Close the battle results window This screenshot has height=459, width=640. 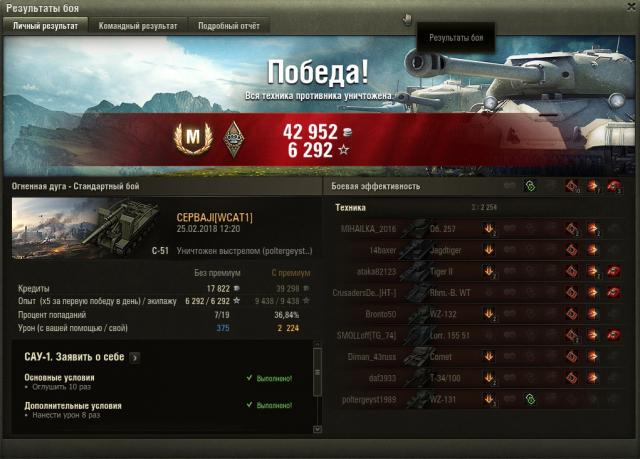(x=631, y=8)
